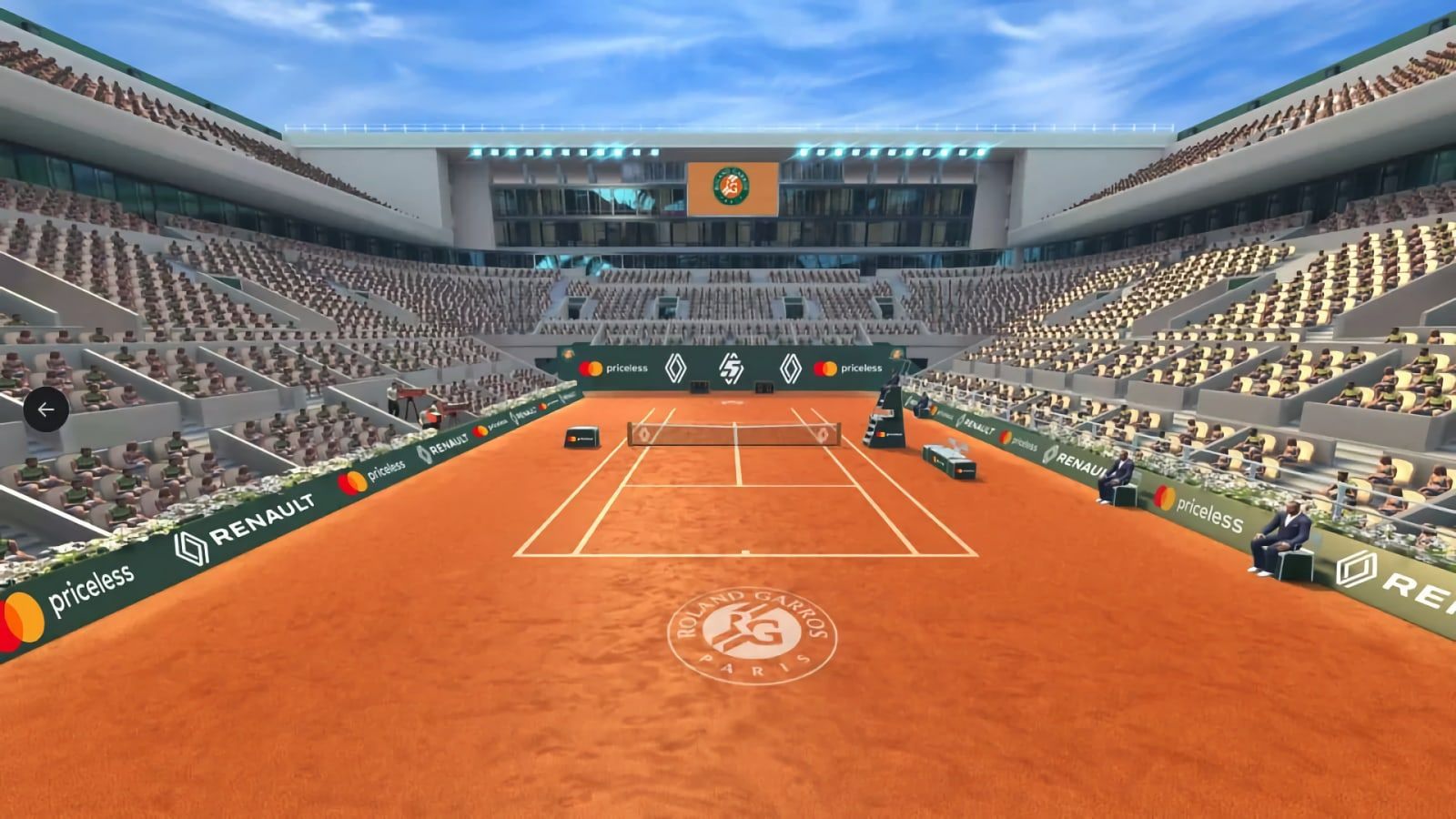
Task: Select the Roland Garros Paris logo on the clay
Action: 755,637
